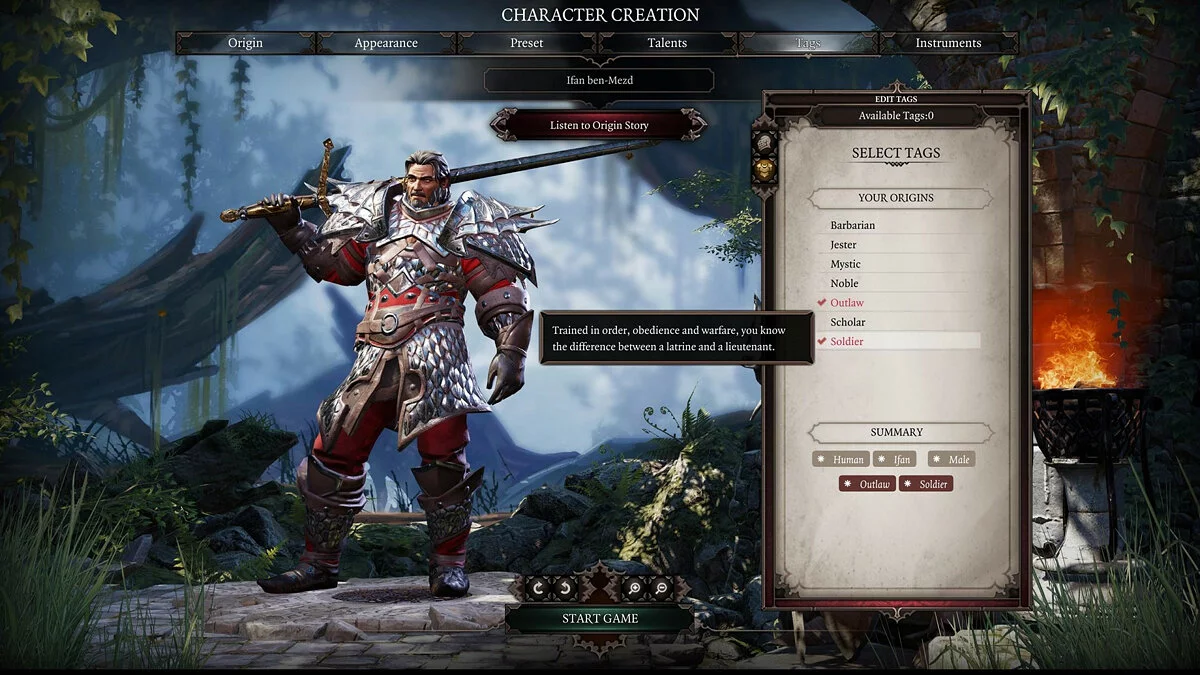Uncheck the Outlaw tag in the list
Viewport: 1200px width, 675px height.
tap(846, 302)
